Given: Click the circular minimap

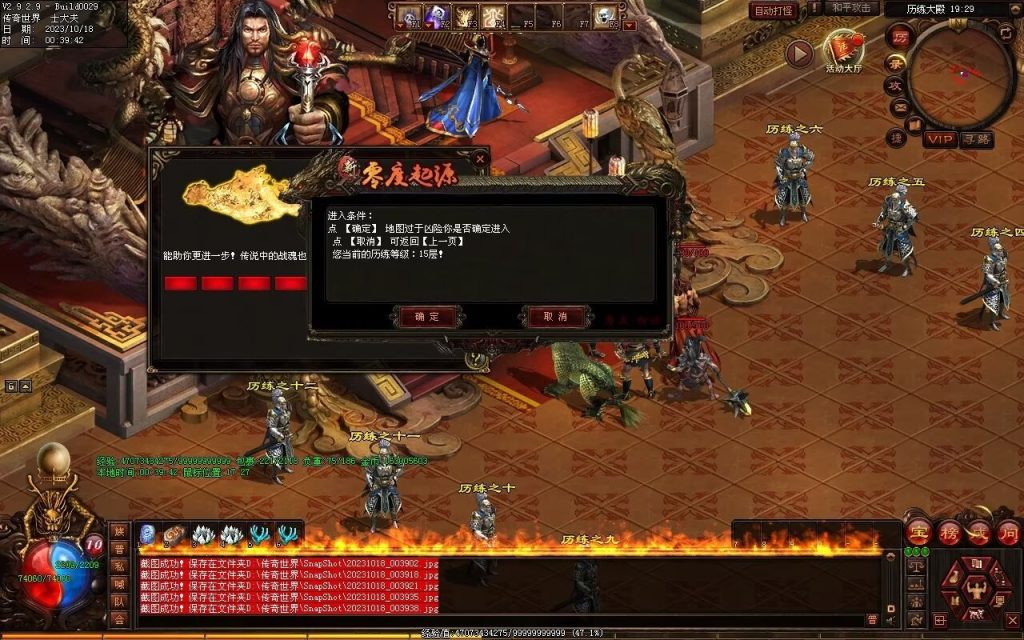Looking at the screenshot, I should (960, 73).
